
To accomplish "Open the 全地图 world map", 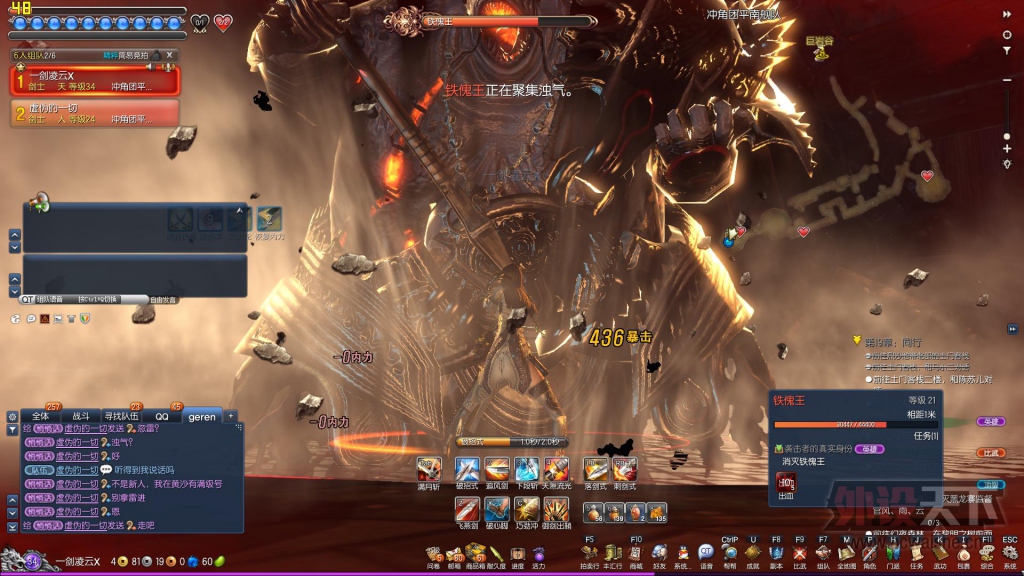I will 846,553.
